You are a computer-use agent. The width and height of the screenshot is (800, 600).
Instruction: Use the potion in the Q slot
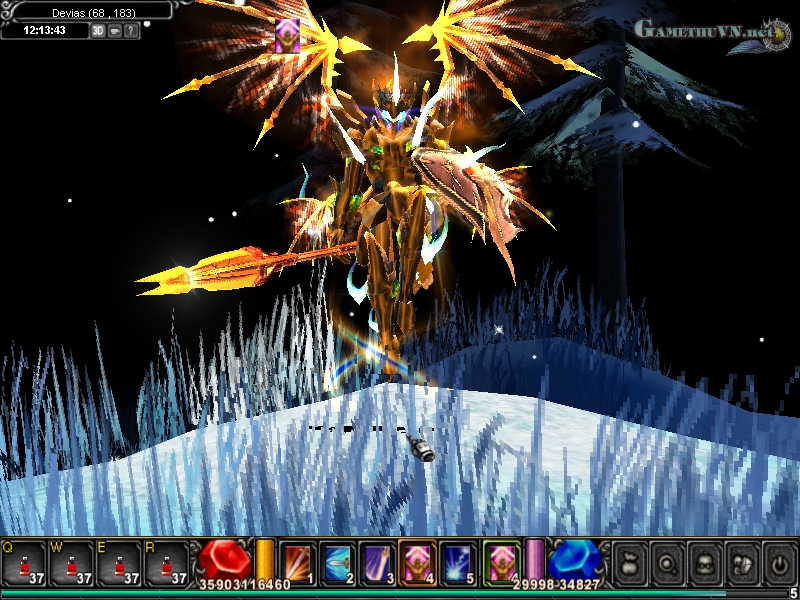tap(23, 562)
